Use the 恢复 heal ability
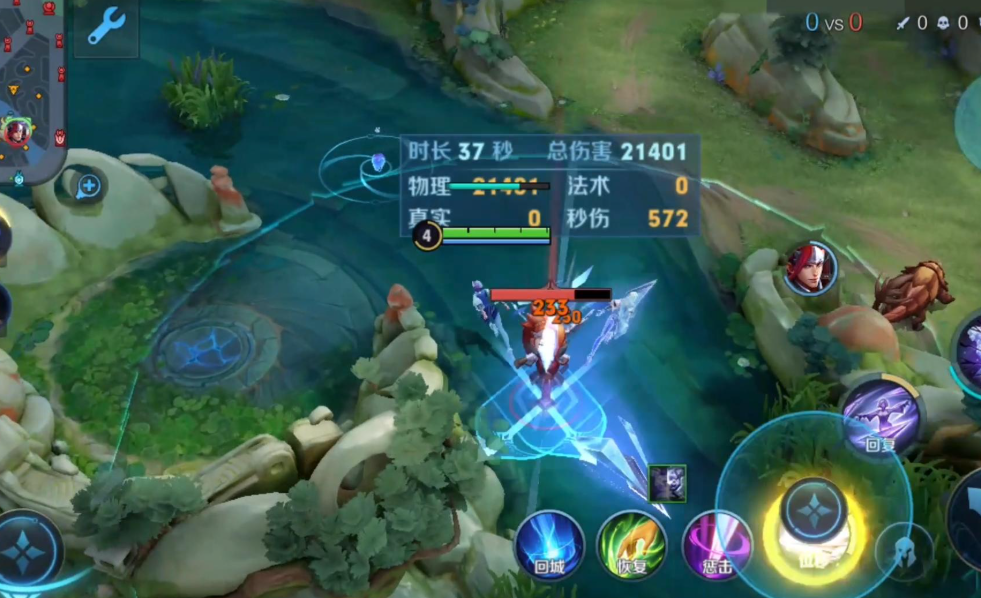Viewport: 981px width, 598px height. coord(632,546)
